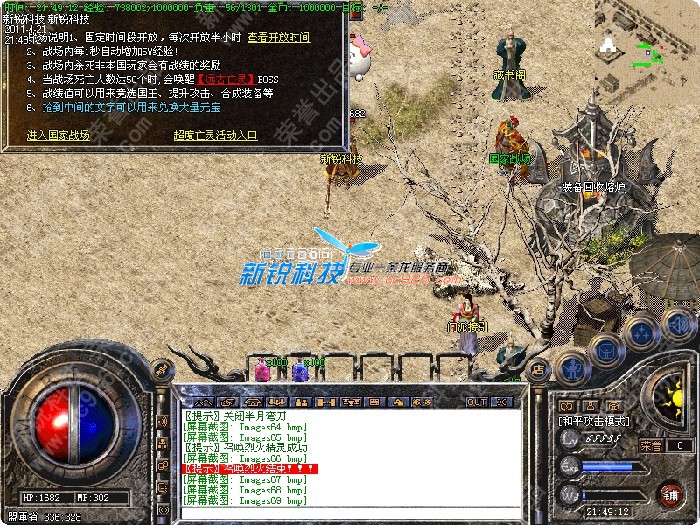Open the 查看开放时间 link

pos(284,36)
